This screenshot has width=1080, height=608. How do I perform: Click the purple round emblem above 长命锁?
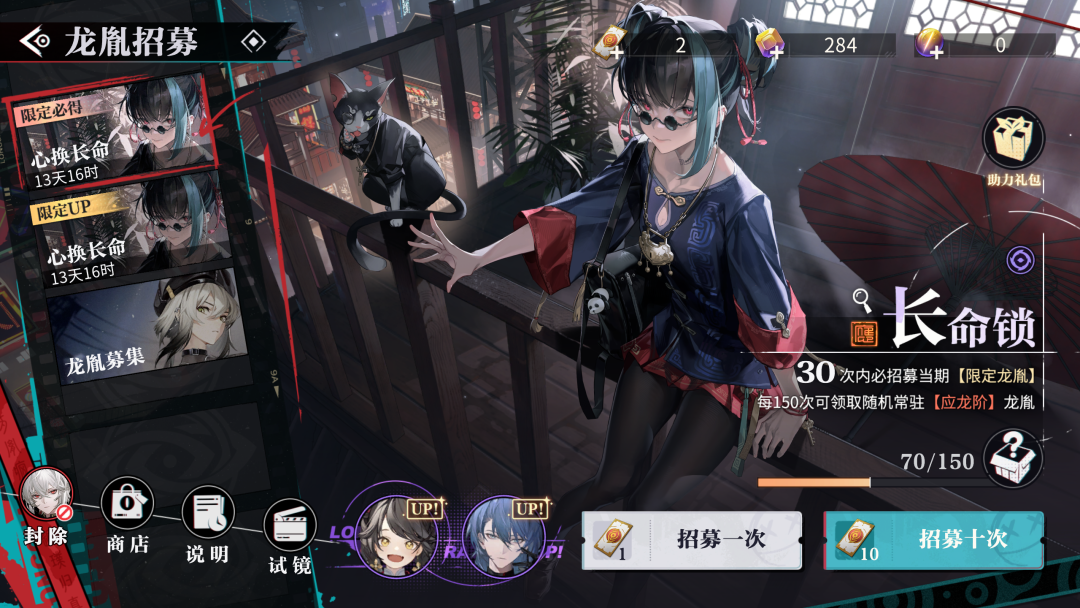click(1020, 260)
